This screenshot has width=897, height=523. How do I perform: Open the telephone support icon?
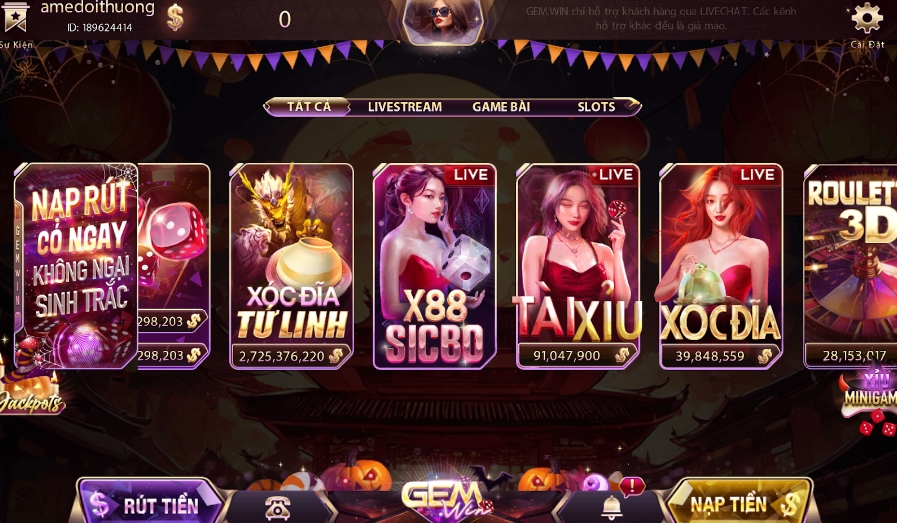276,507
